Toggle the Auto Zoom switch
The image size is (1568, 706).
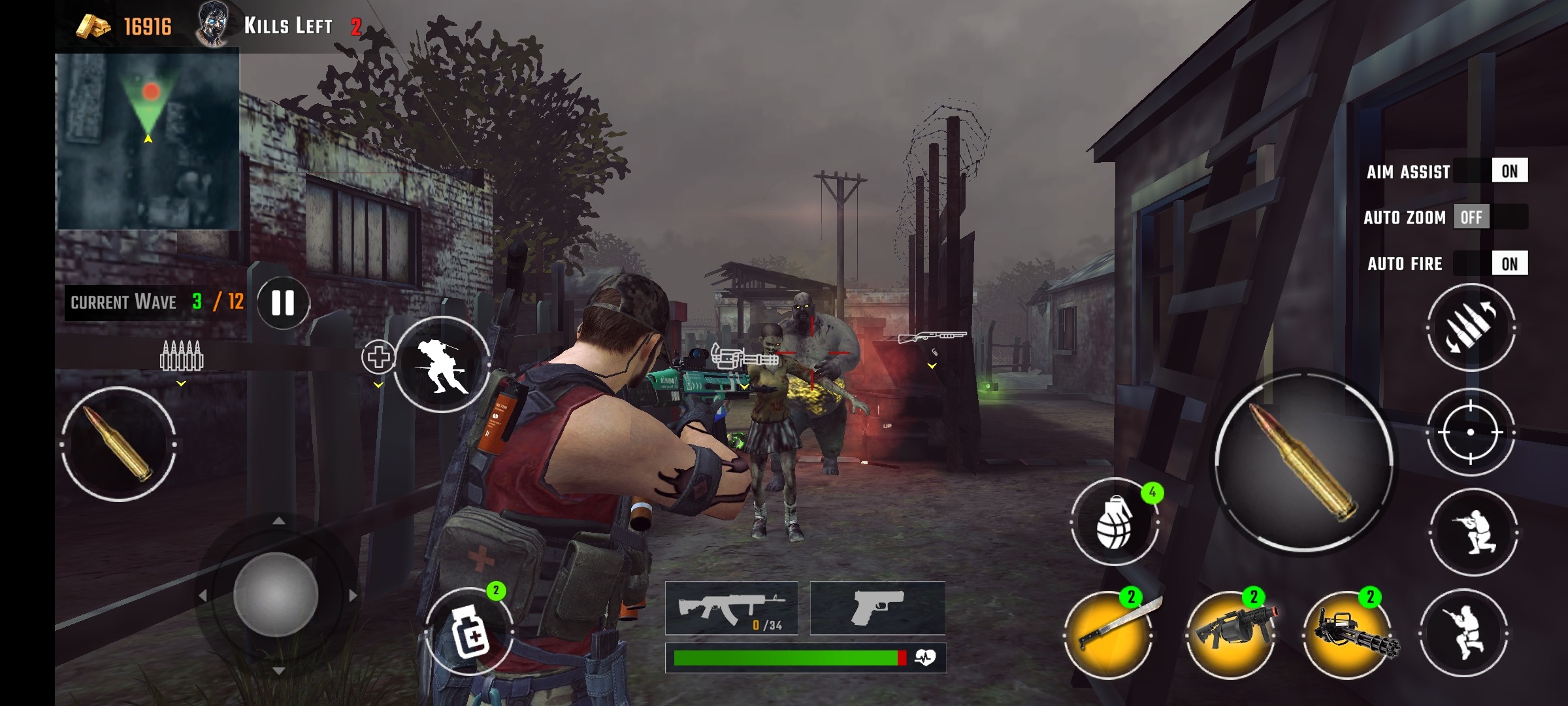[1491, 217]
